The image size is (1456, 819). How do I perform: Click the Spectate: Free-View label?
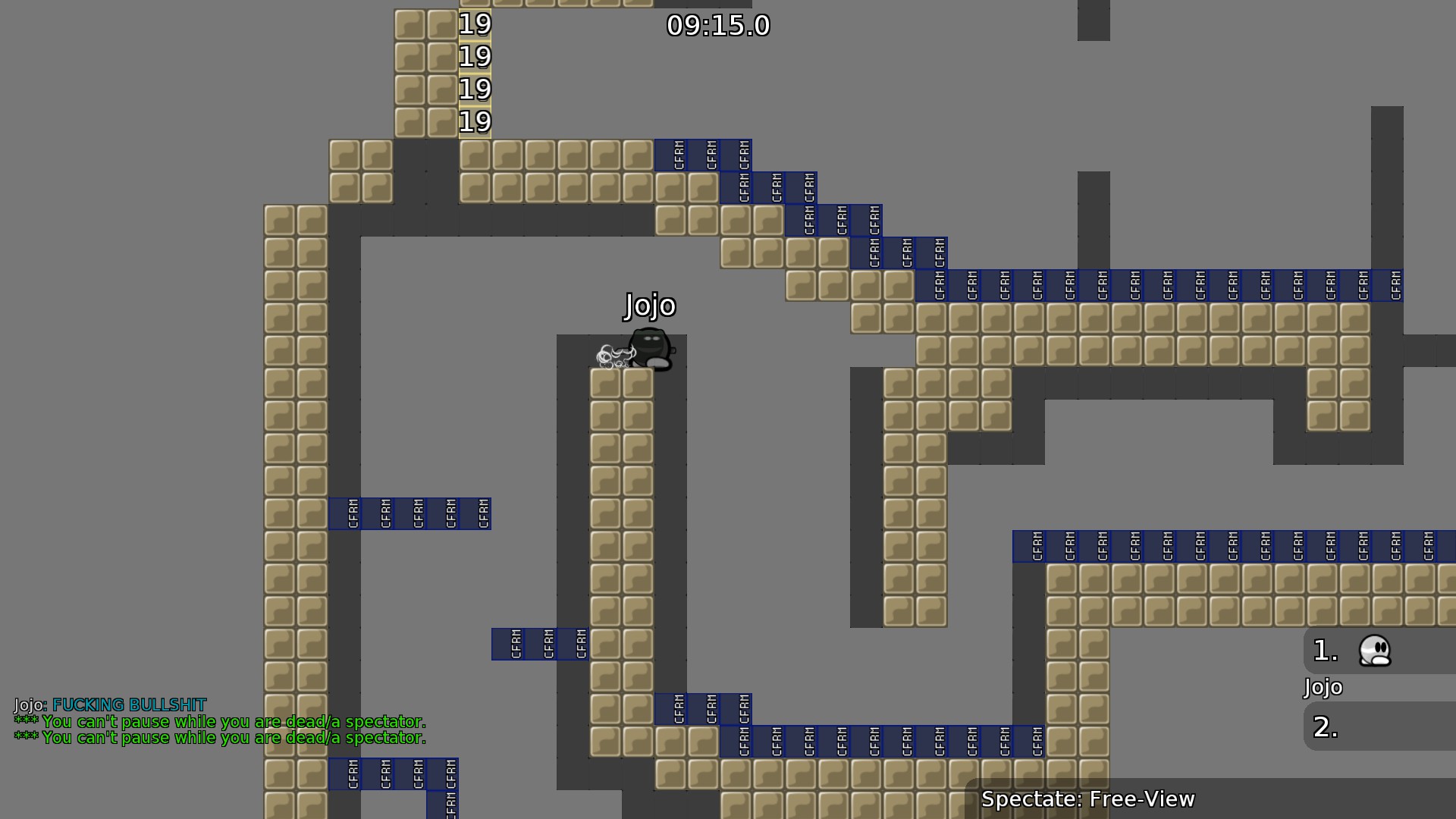1087,799
